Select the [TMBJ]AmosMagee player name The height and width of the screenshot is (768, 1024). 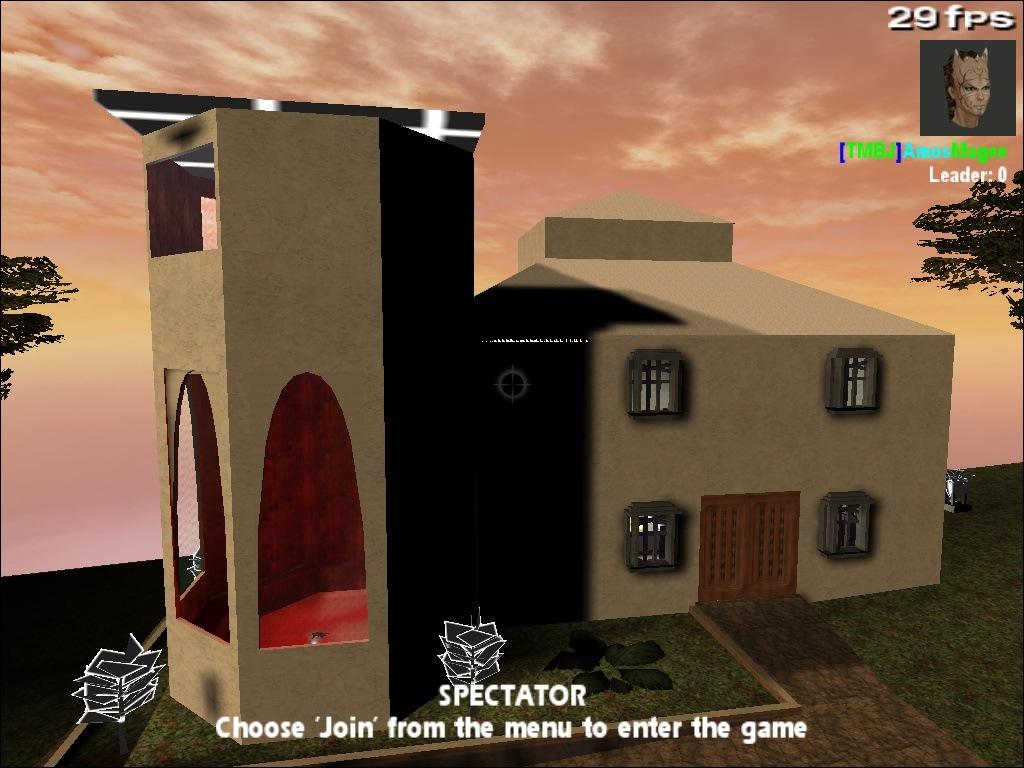point(922,152)
